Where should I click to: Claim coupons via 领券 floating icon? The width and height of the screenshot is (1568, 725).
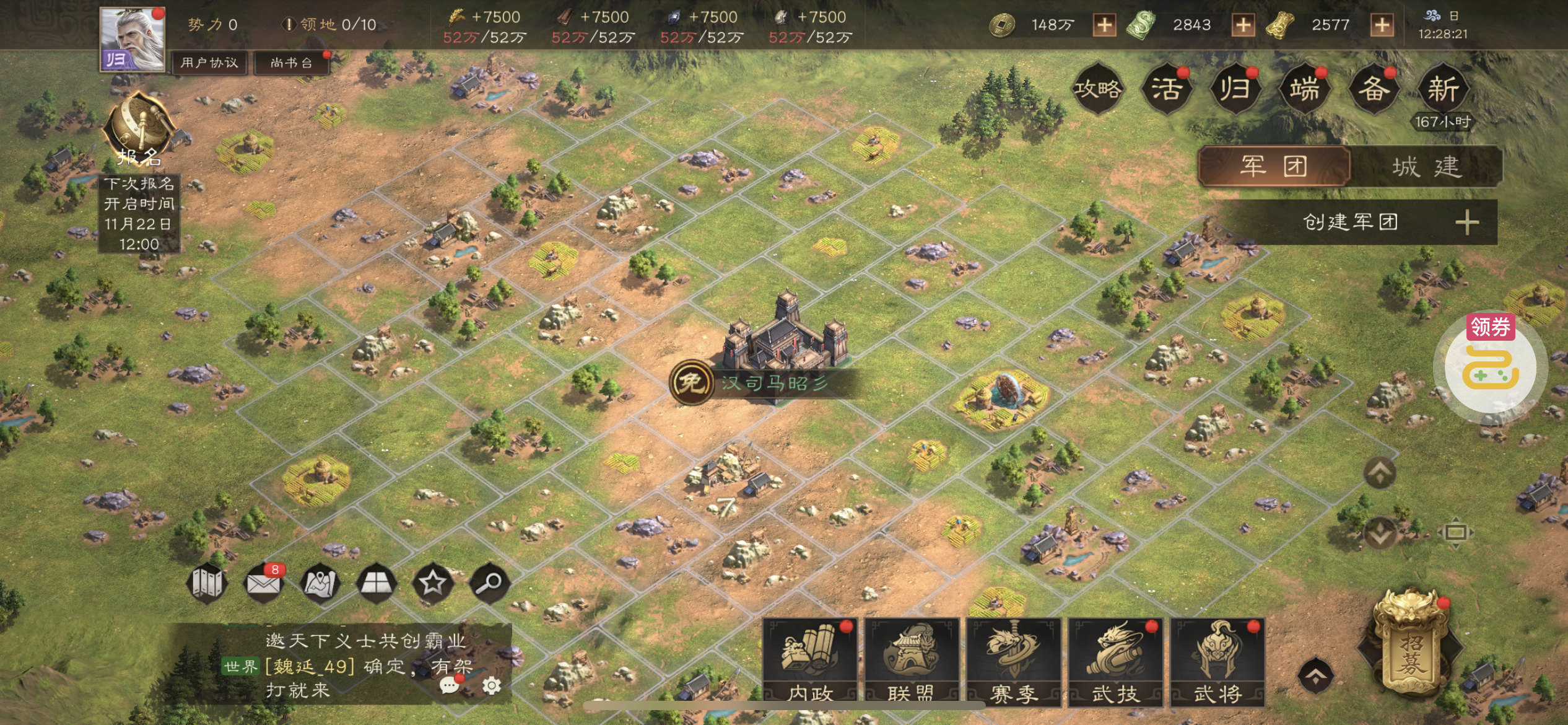(x=1490, y=366)
